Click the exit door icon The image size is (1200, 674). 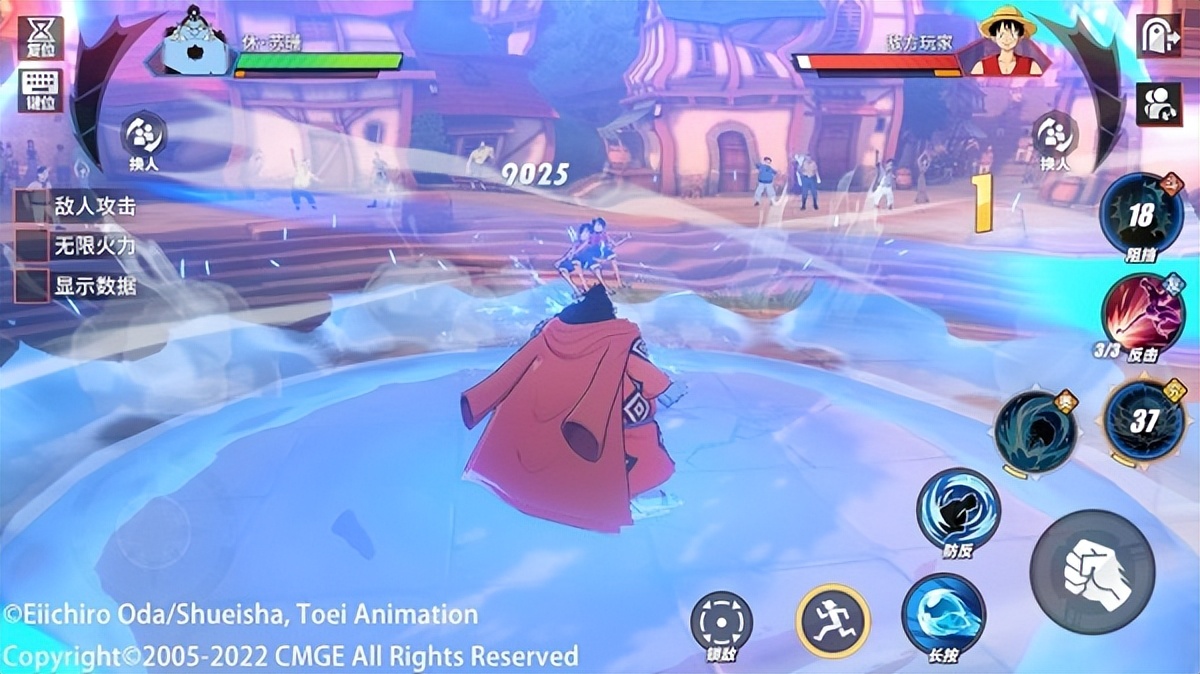pos(1158,36)
